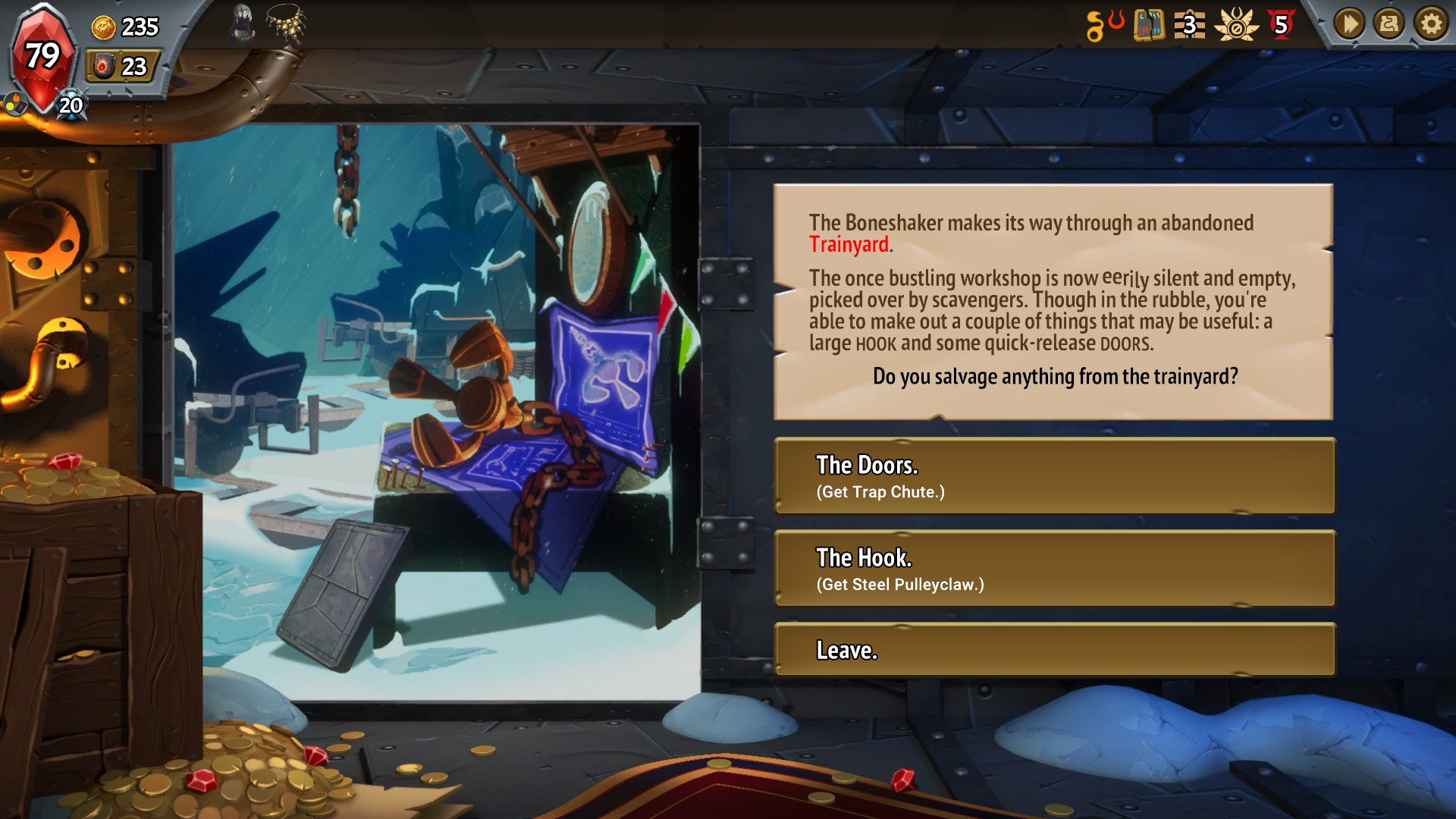Inspect the broken rune tablet icon

[1148, 25]
